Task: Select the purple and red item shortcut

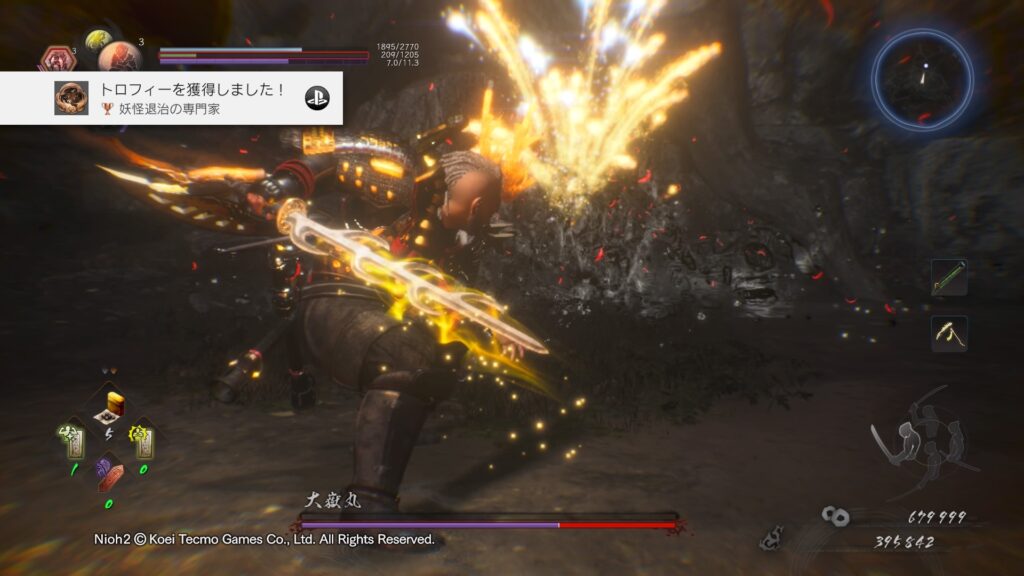Action: tap(109, 472)
